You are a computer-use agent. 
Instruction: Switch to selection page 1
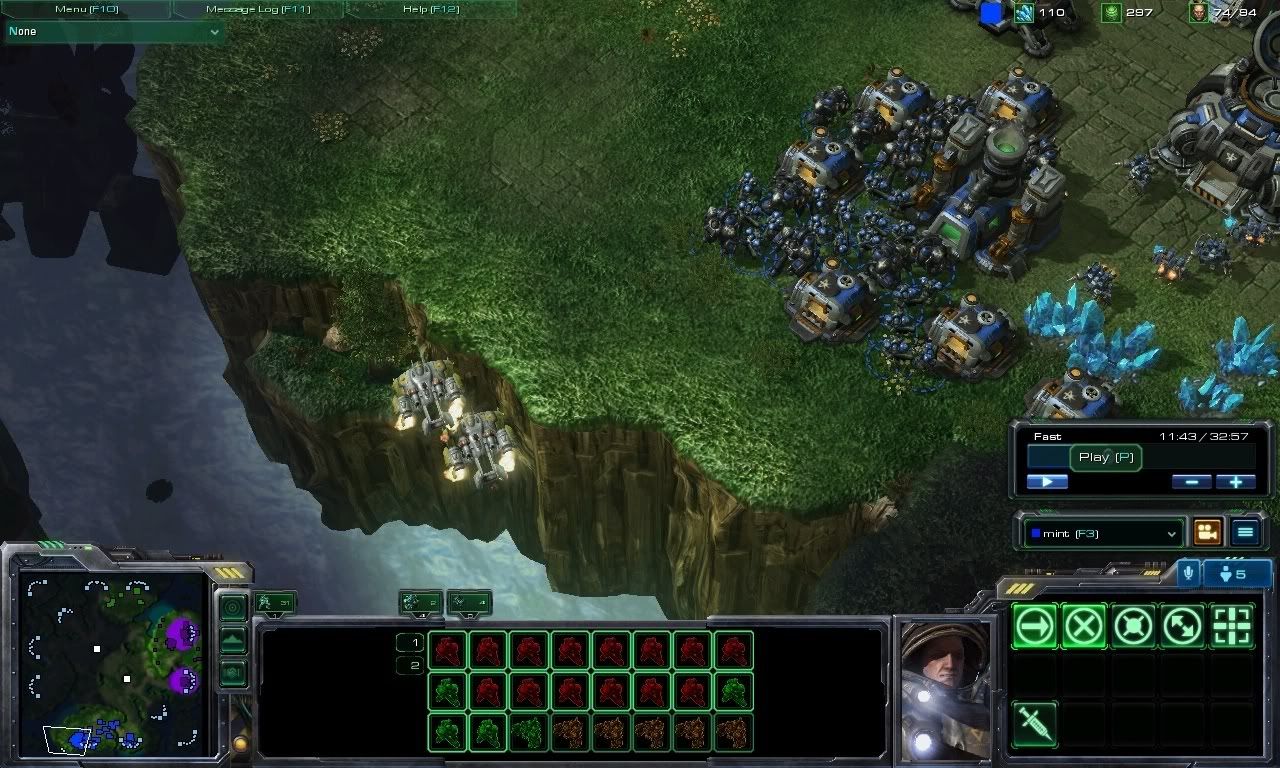coord(410,642)
